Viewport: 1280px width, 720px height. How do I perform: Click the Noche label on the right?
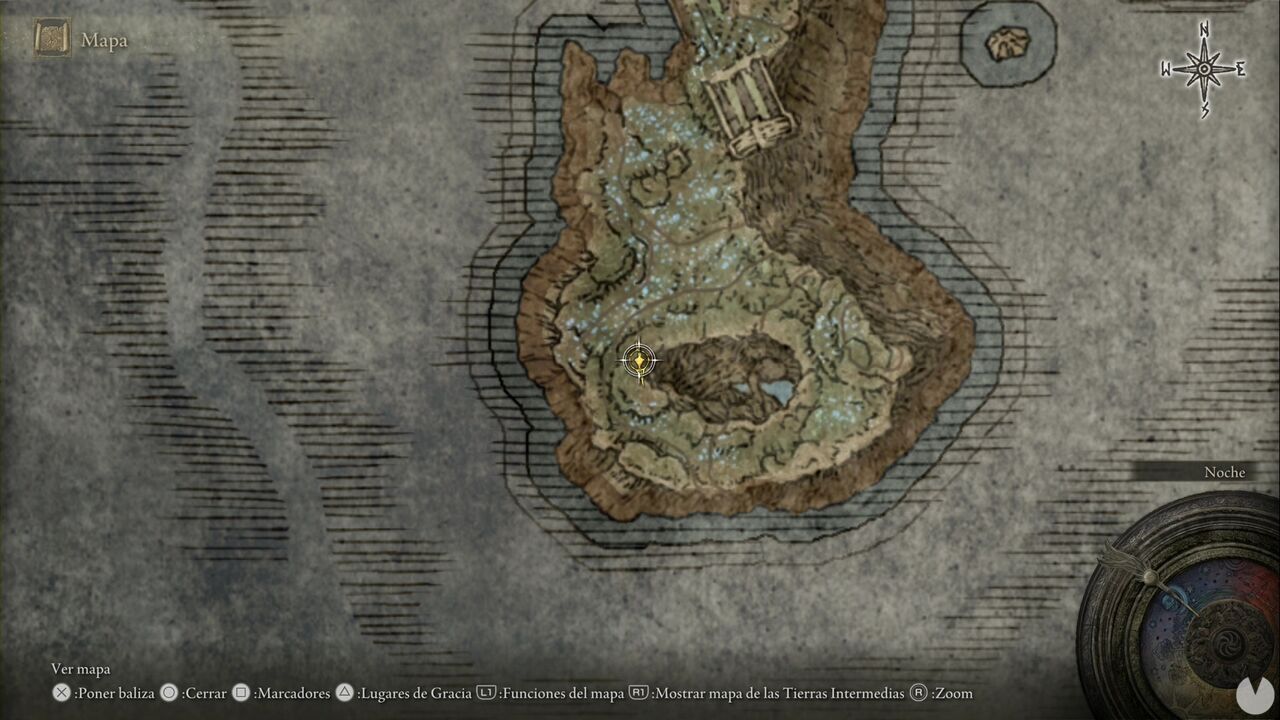pos(1225,472)
